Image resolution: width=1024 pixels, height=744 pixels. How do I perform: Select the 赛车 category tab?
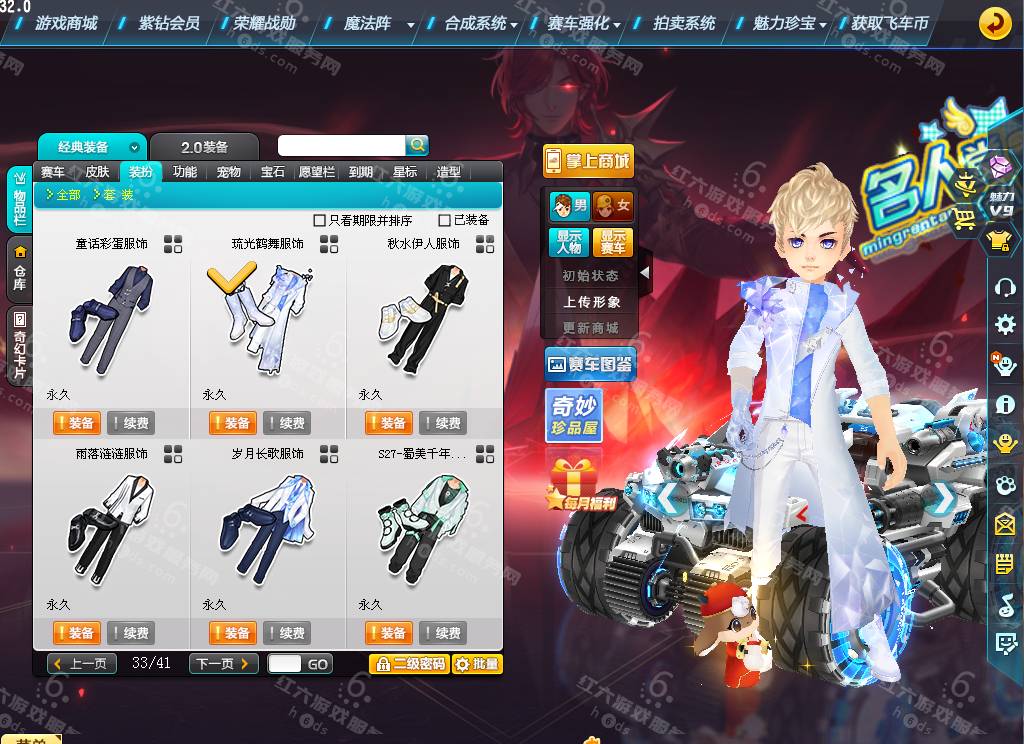pyautogui.click(x=53, y=172)
